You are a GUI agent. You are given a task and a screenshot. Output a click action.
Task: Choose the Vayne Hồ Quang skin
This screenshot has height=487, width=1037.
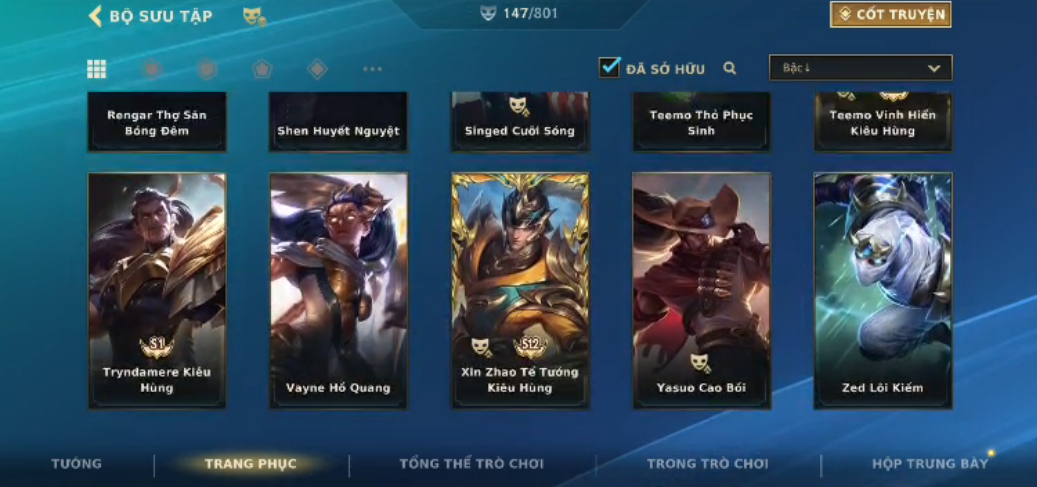pos(338,290)
